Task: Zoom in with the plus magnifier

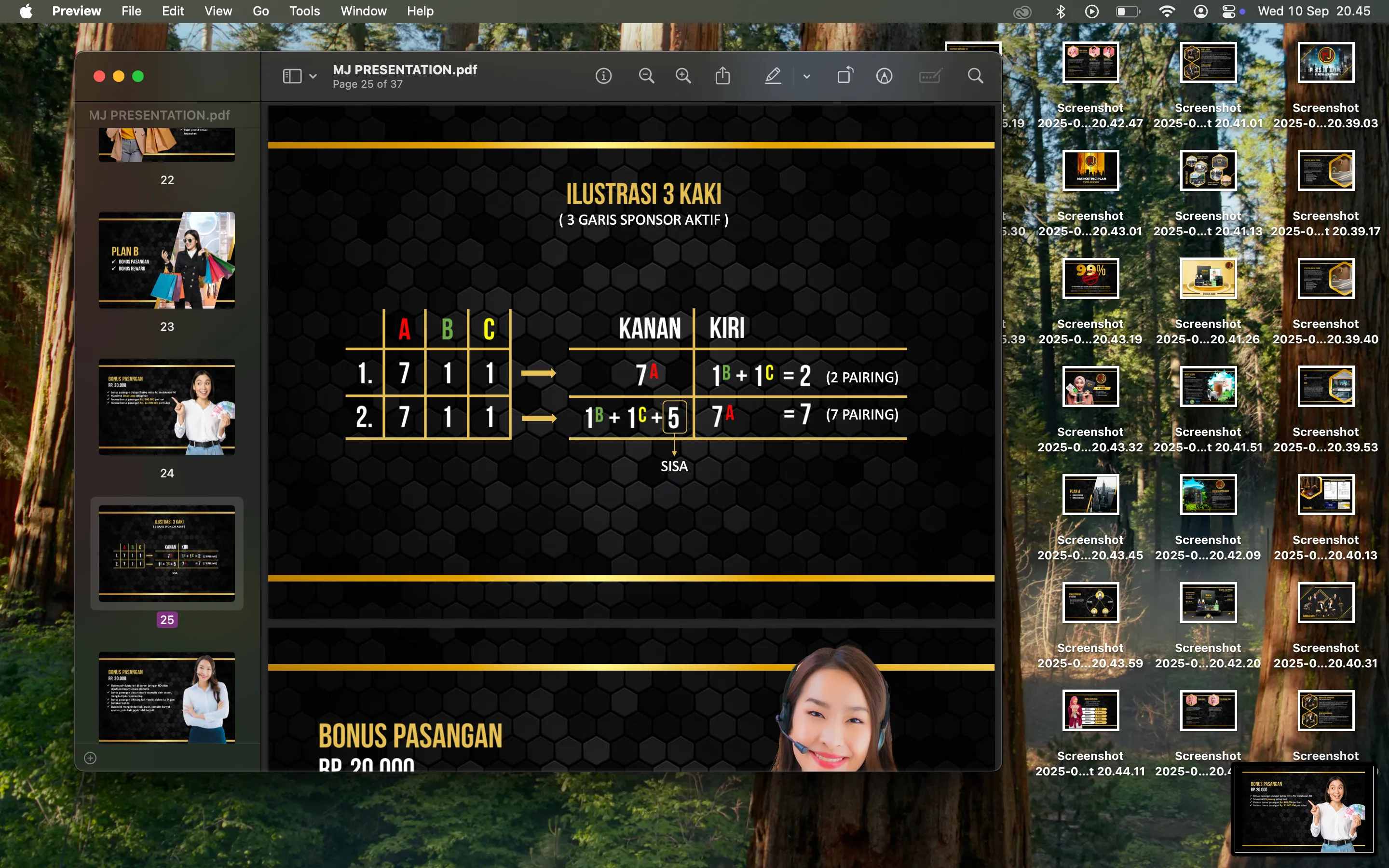Action: 683,76
